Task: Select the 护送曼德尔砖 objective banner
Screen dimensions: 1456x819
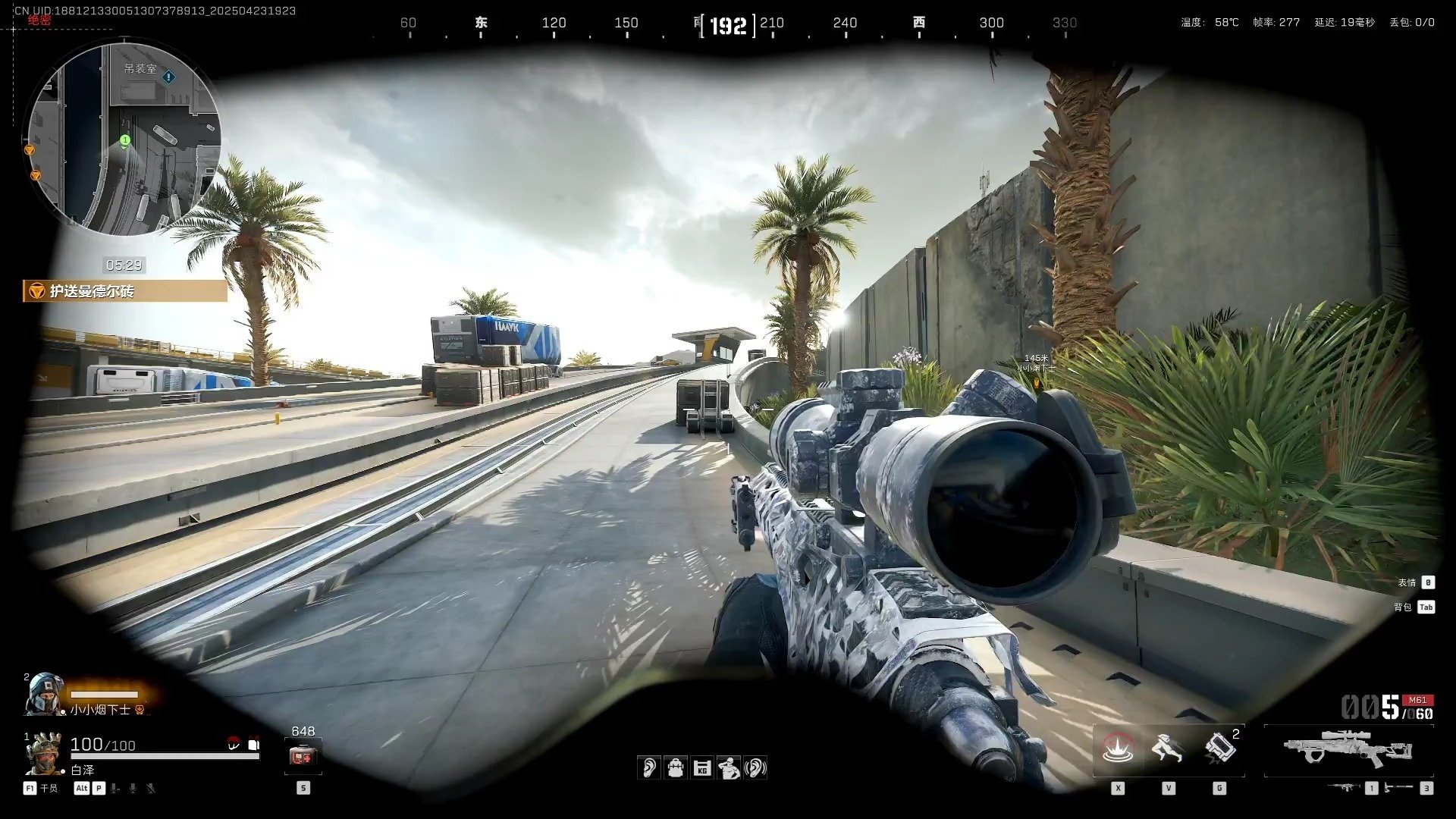Action: 125,291
